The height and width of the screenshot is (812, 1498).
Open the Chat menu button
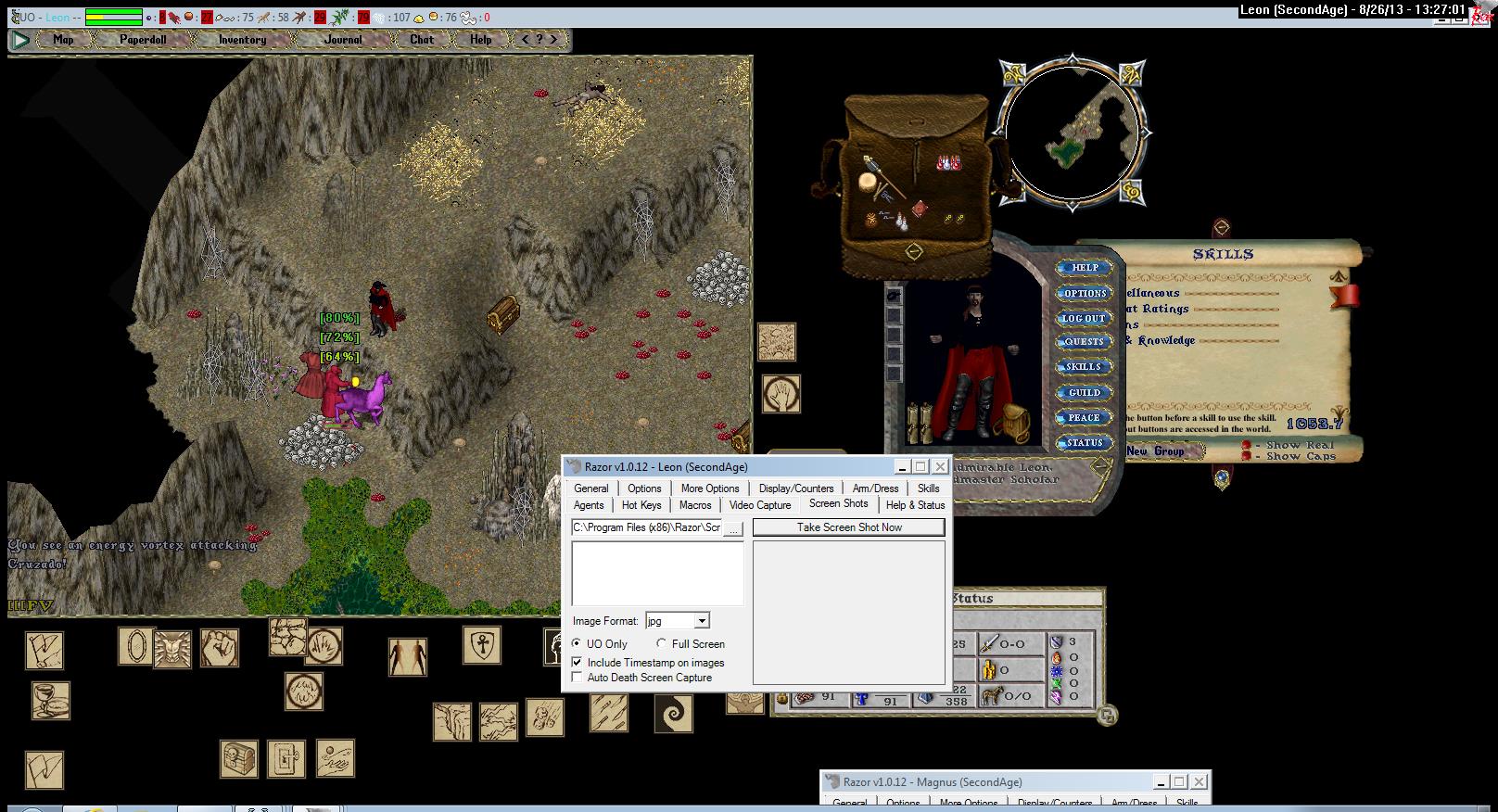422,40
